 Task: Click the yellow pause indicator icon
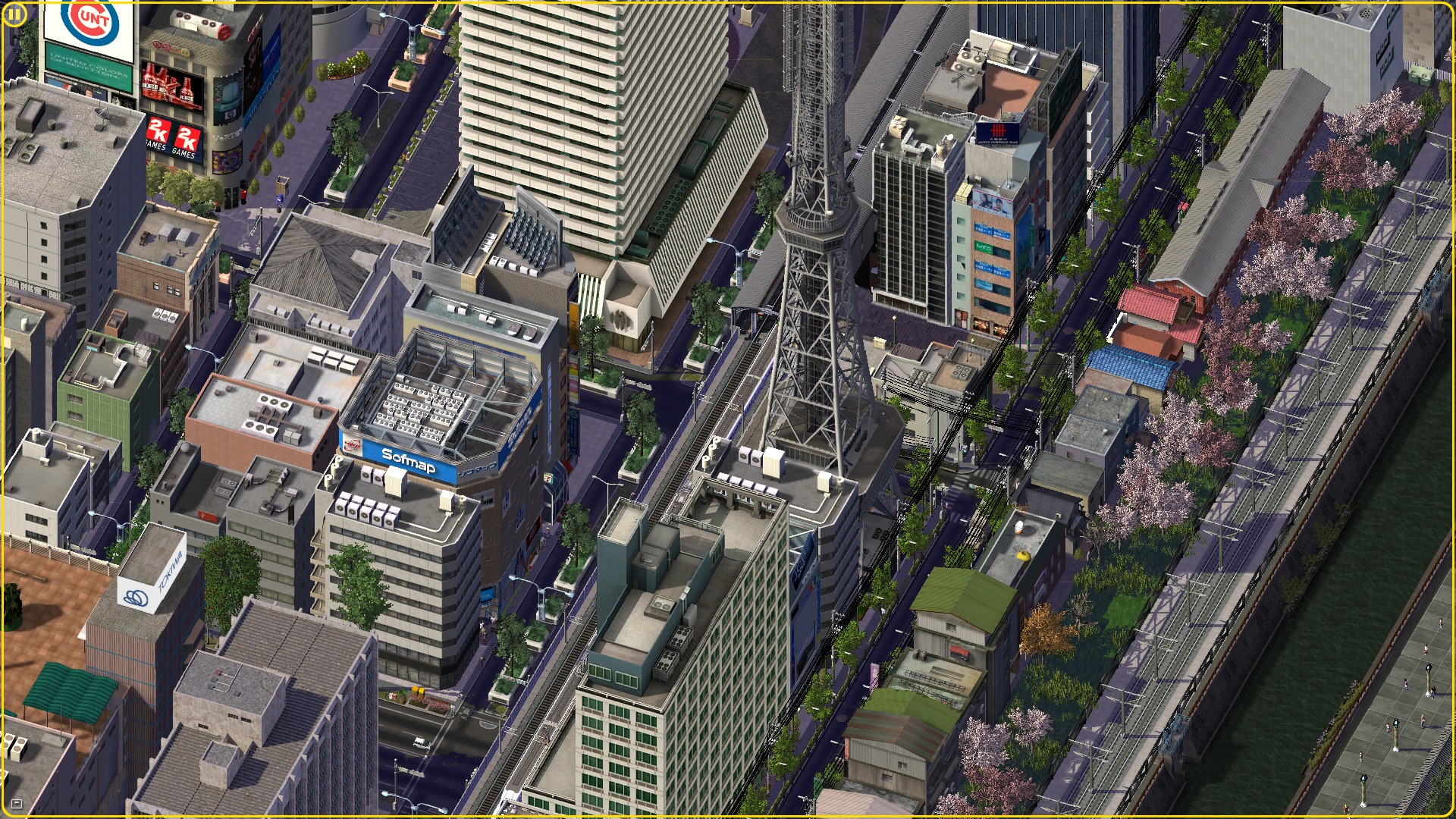click(x=14, y=14)
